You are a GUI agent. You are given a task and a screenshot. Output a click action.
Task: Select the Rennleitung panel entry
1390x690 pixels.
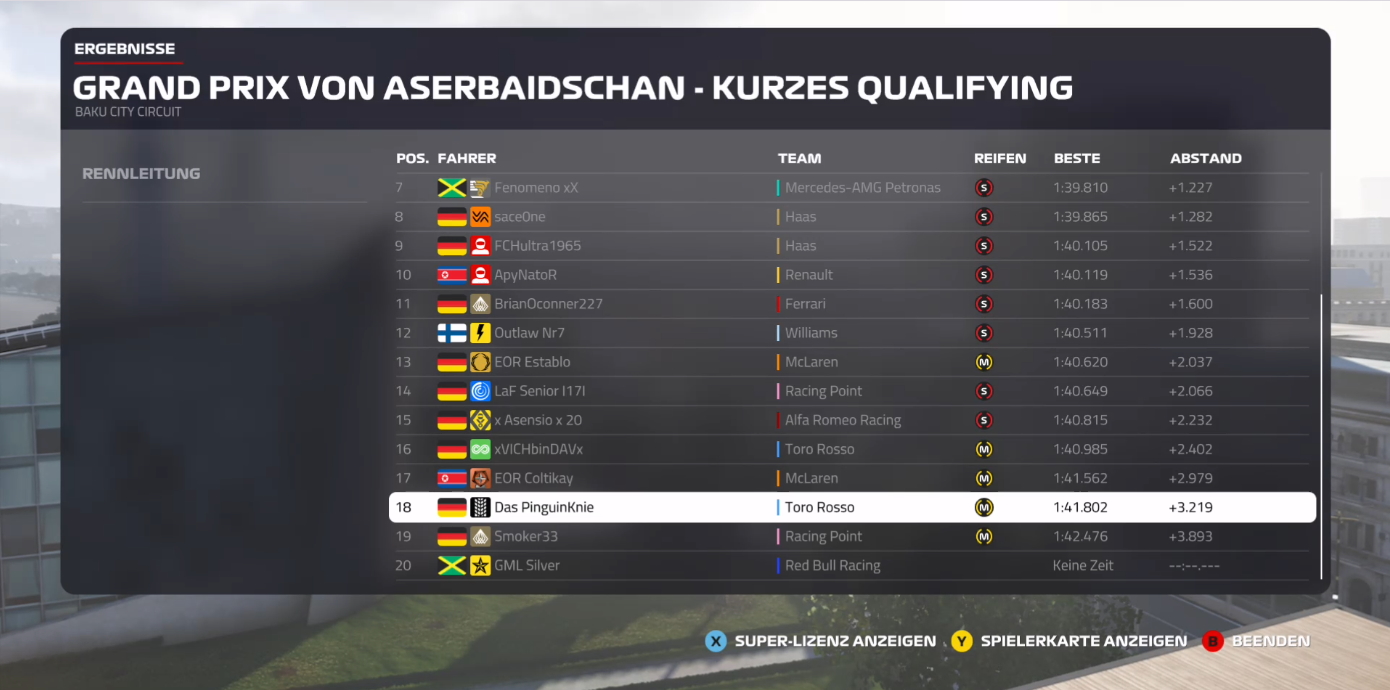point(141,174)
